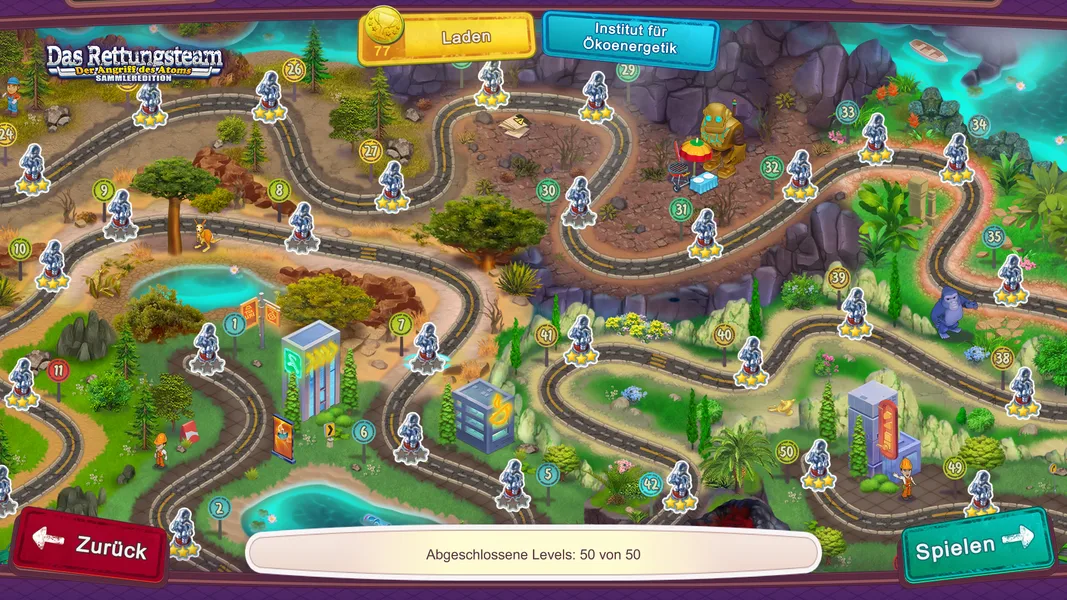Open Institut für Ökoenergetik
This screenshot has width=1067, height=600.
pyautogui.click(x=631, y=38)
